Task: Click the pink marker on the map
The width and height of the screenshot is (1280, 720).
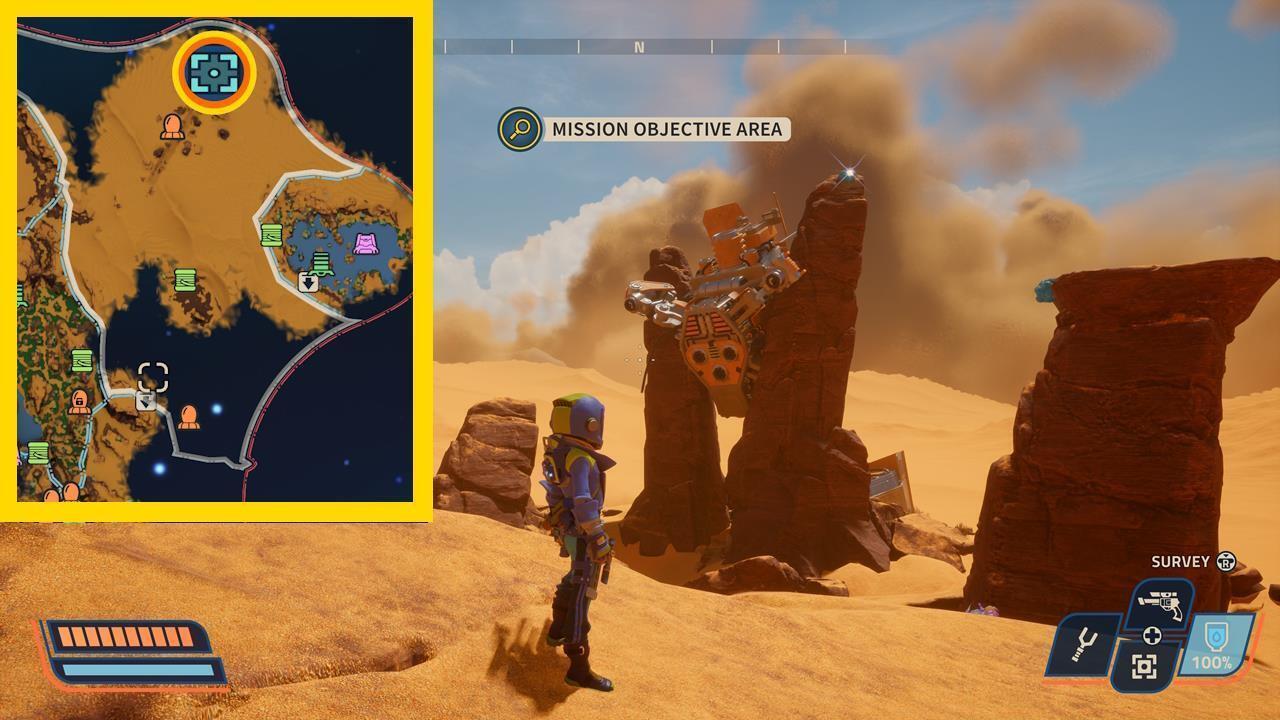Action: pos(366,241)
